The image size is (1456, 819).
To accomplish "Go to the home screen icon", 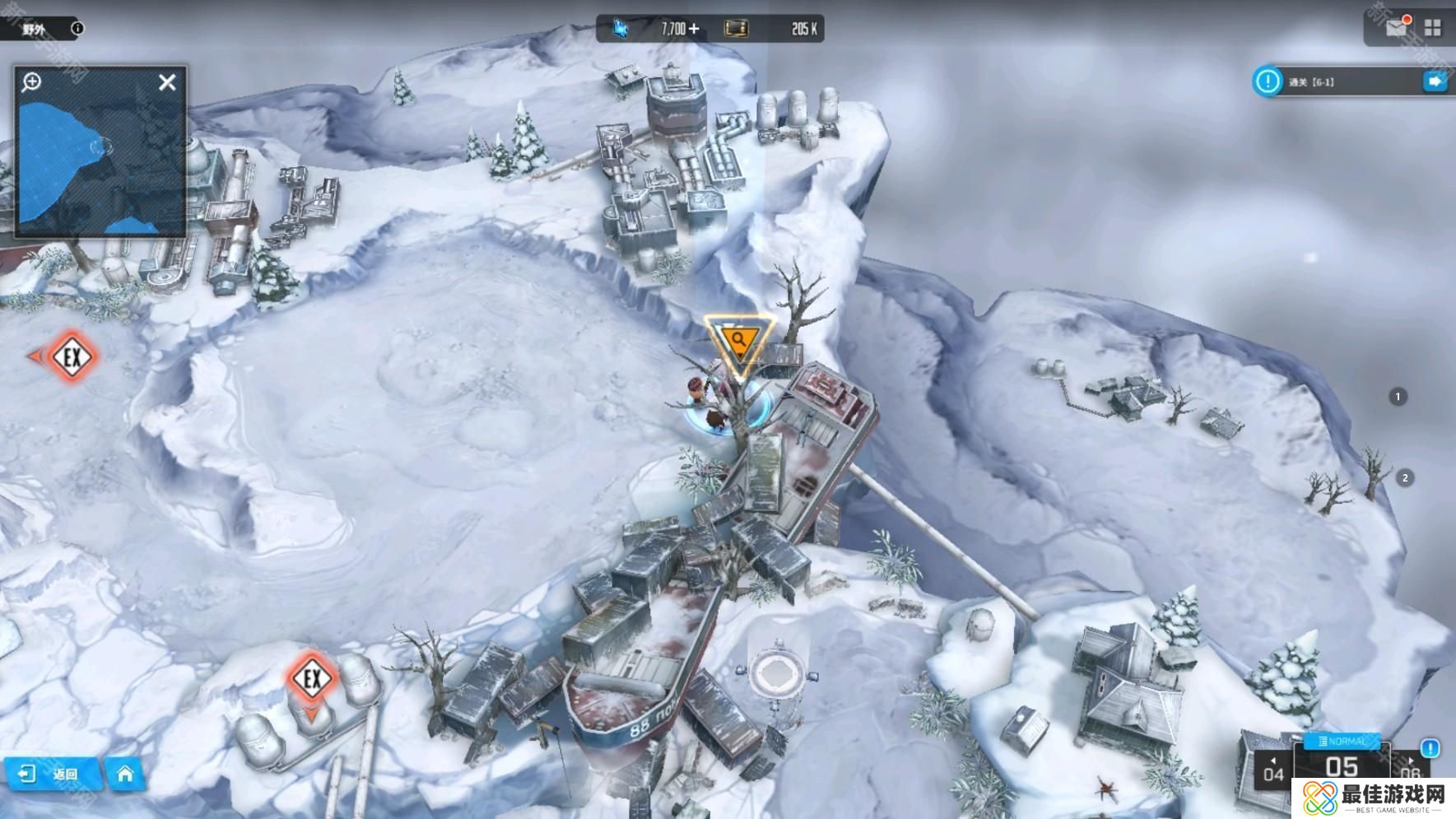I will [125, 774].
